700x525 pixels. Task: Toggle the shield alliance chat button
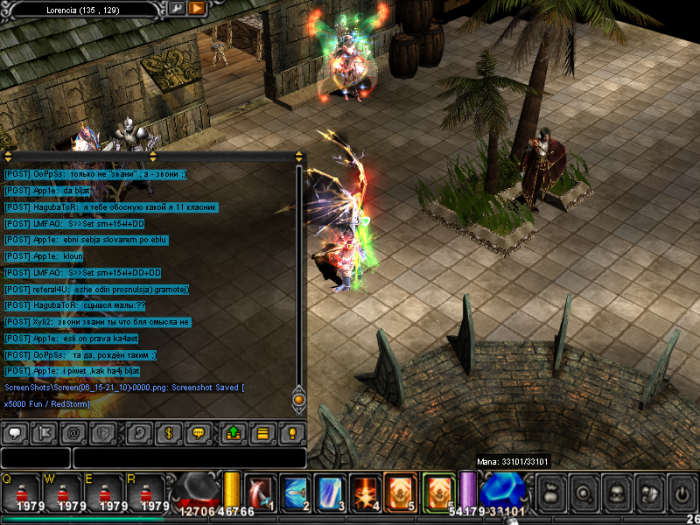[x=102, y=434]
